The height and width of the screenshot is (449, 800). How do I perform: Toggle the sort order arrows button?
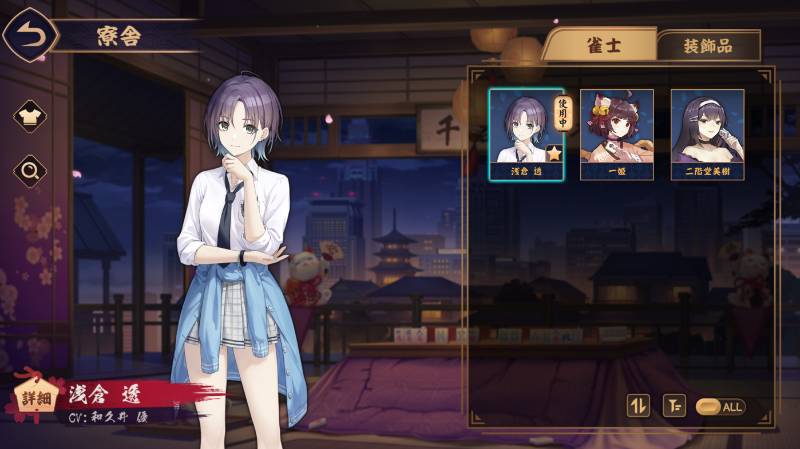pos(638,406)
